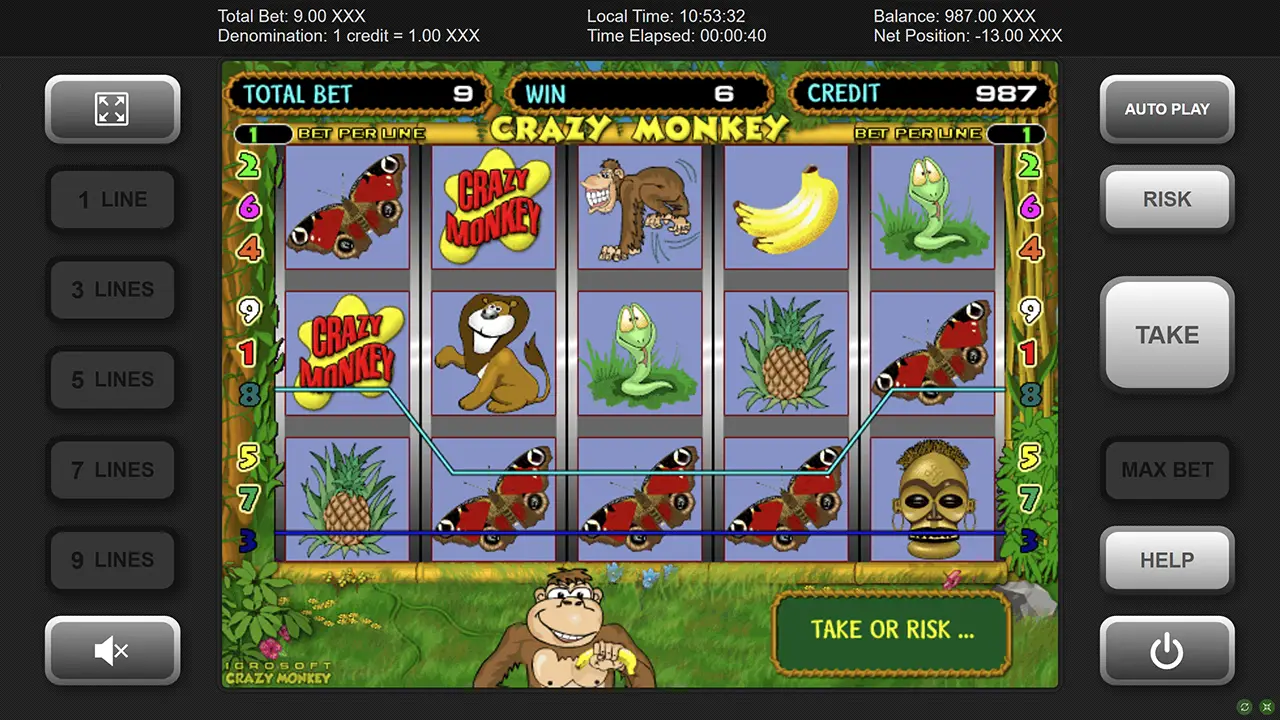
Task: Select 3 LINES betting
Action: tap(112, 289)
